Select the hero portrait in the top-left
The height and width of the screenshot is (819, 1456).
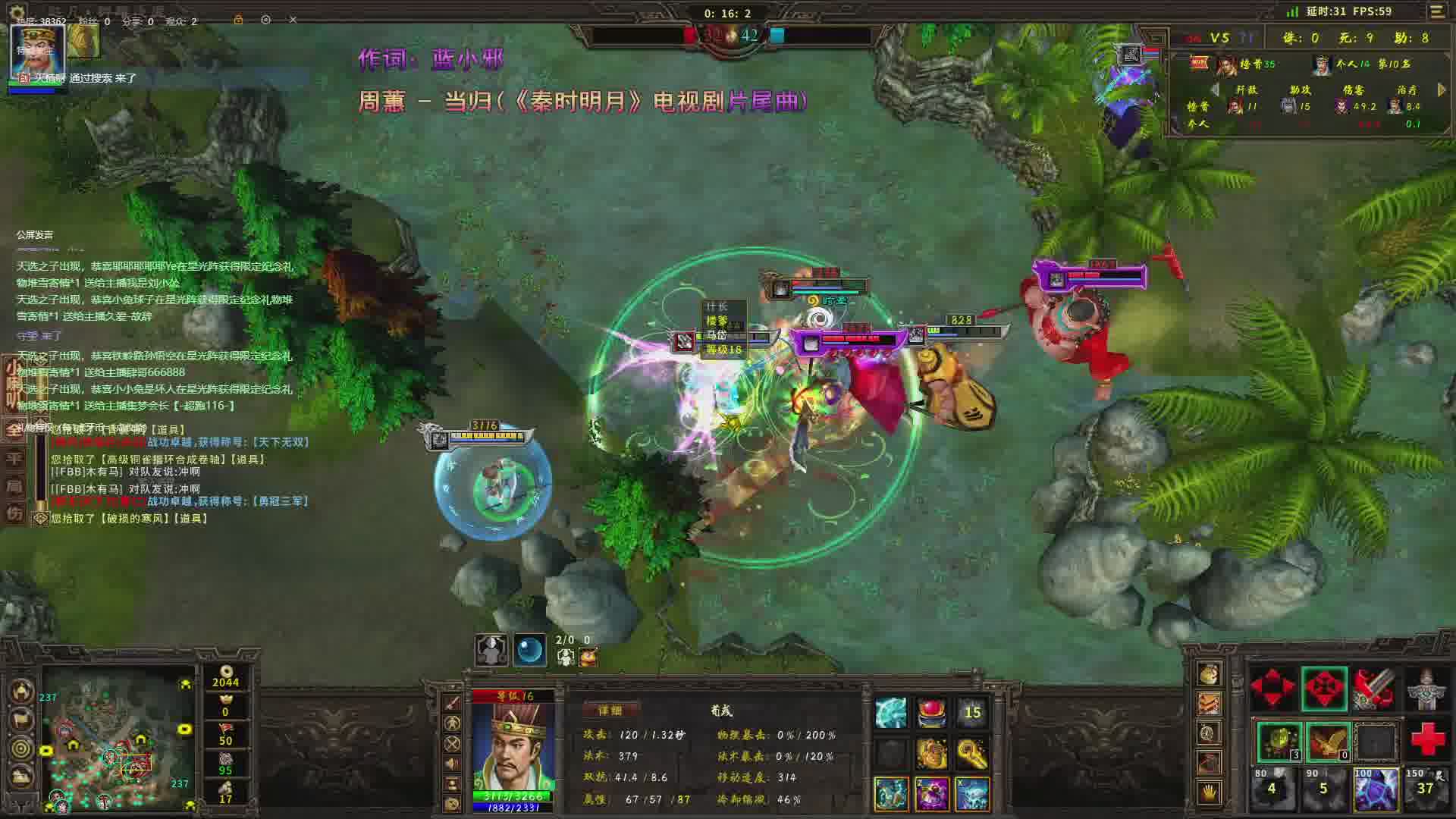pyautogui.click(x=36, y=50)
